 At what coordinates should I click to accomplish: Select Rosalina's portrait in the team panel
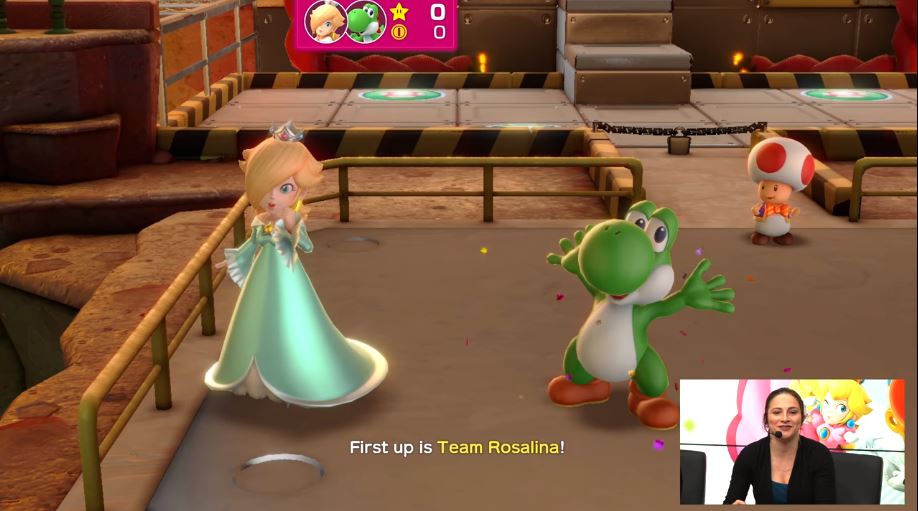(326, 21)
